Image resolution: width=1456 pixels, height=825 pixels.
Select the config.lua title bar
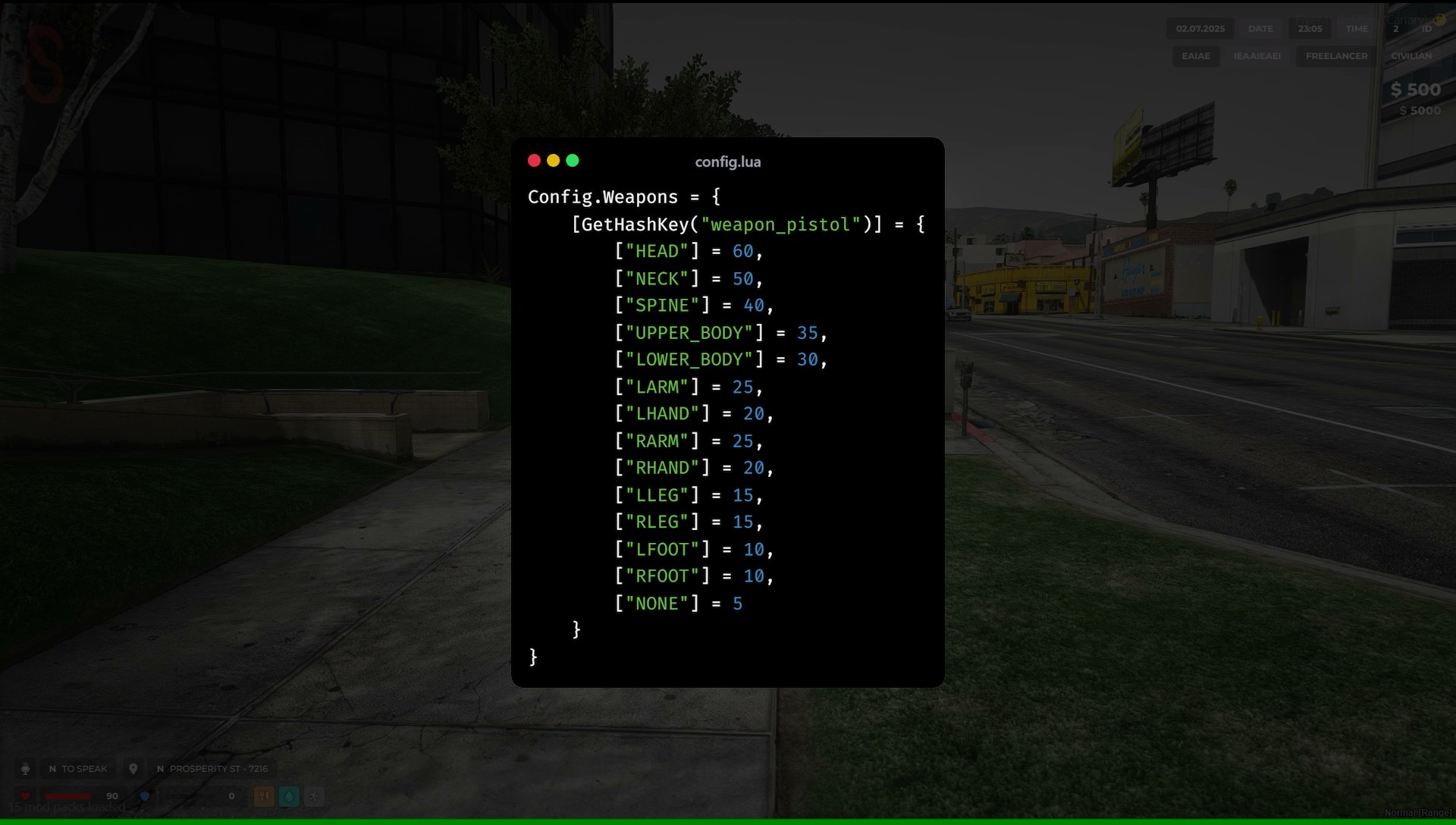[x=727, y=162]
